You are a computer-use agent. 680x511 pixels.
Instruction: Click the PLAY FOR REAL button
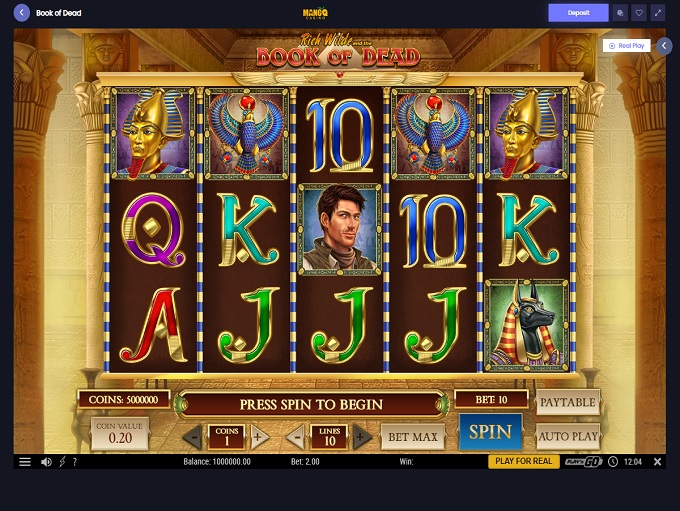click(523, 462)
